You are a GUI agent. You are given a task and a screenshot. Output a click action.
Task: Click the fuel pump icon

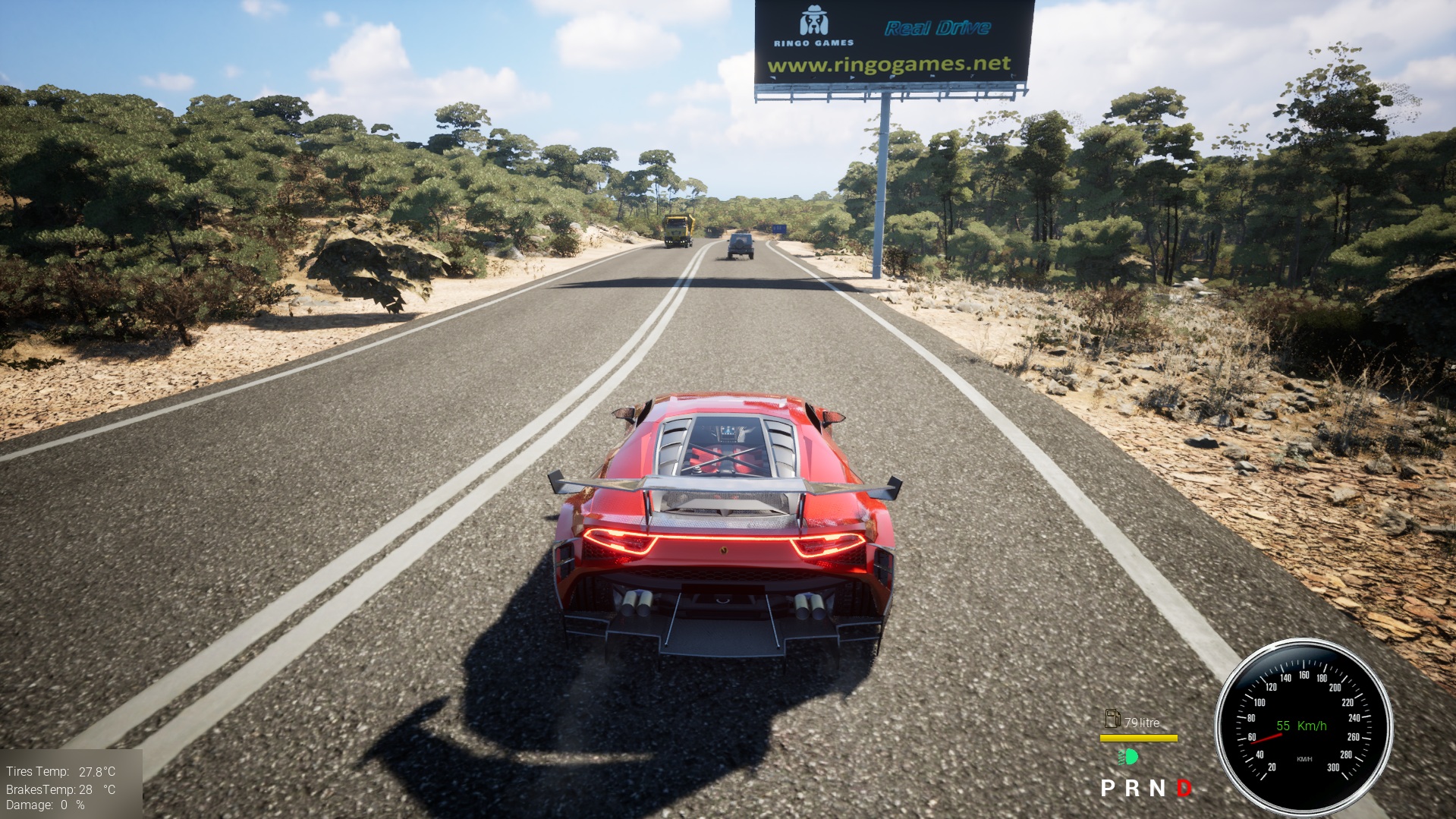1113,719
